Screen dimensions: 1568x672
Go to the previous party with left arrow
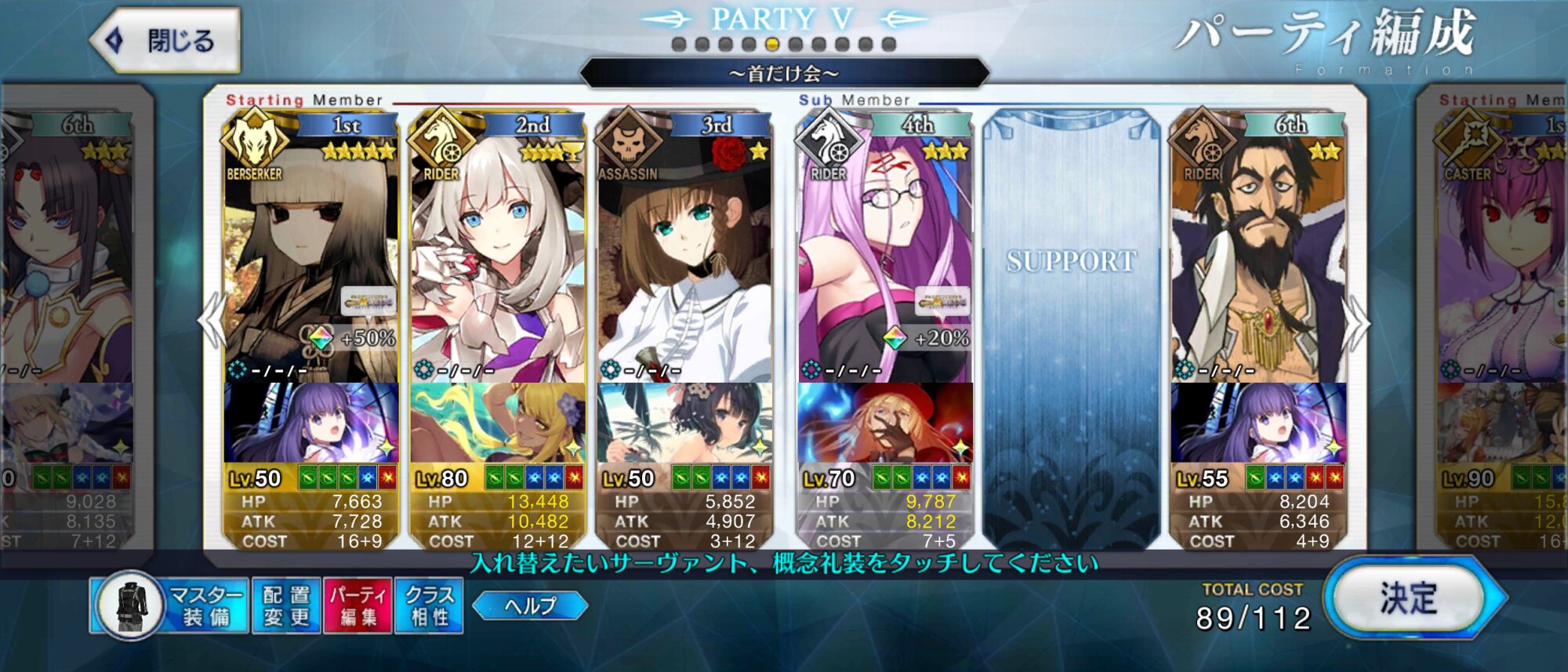[212, 320]
